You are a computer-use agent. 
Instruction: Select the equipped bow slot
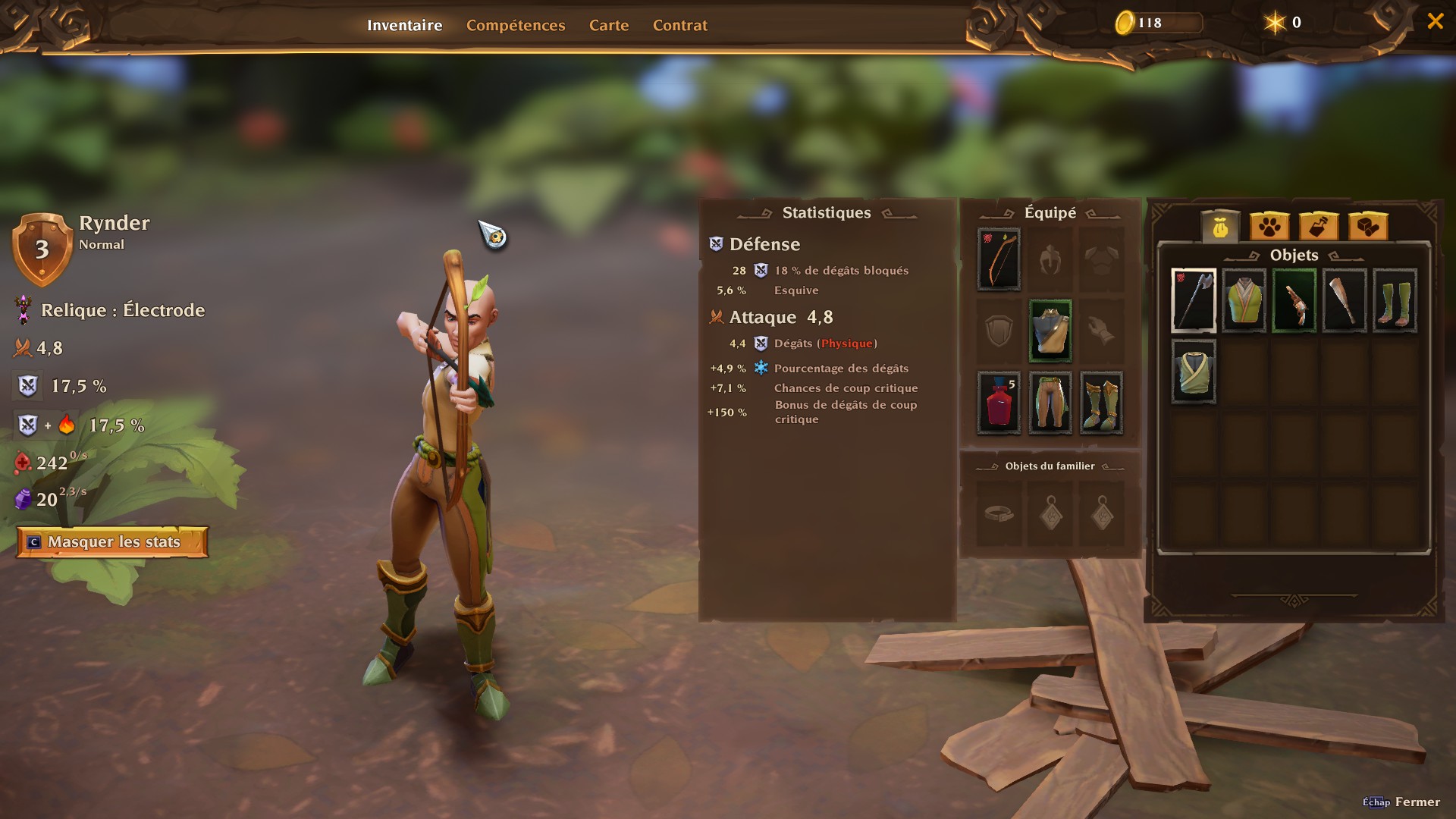click(x=999, y=259)
